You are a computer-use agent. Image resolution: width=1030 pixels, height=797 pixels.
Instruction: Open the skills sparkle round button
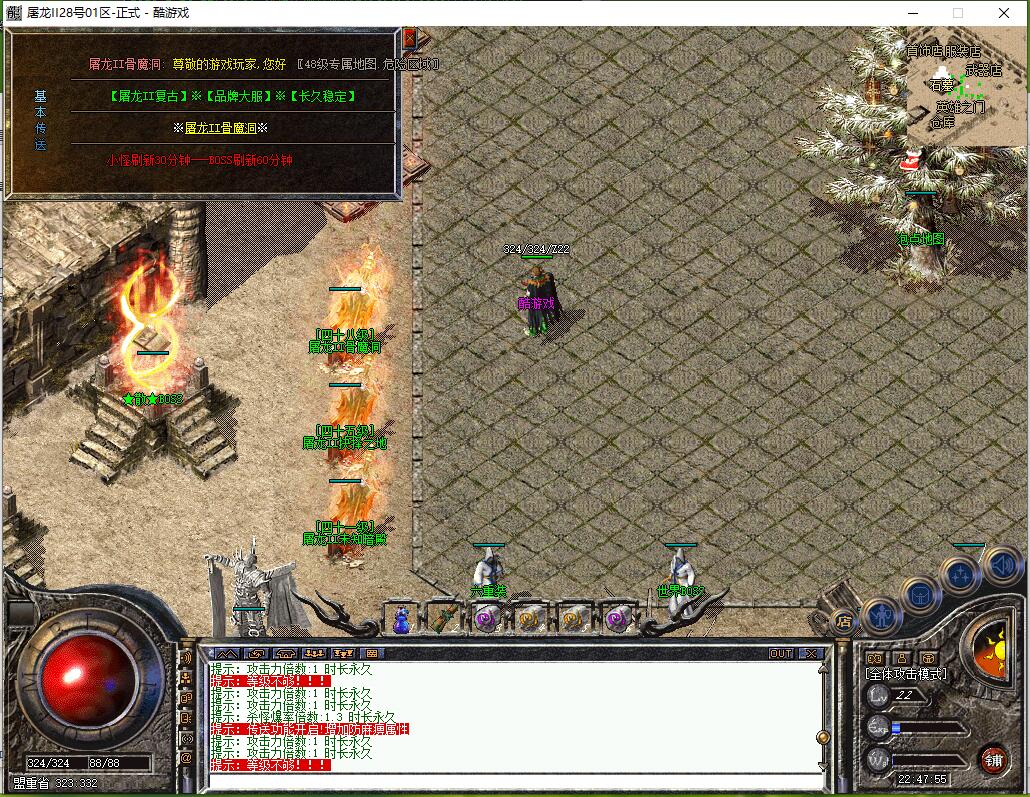[x=960, y=575]
